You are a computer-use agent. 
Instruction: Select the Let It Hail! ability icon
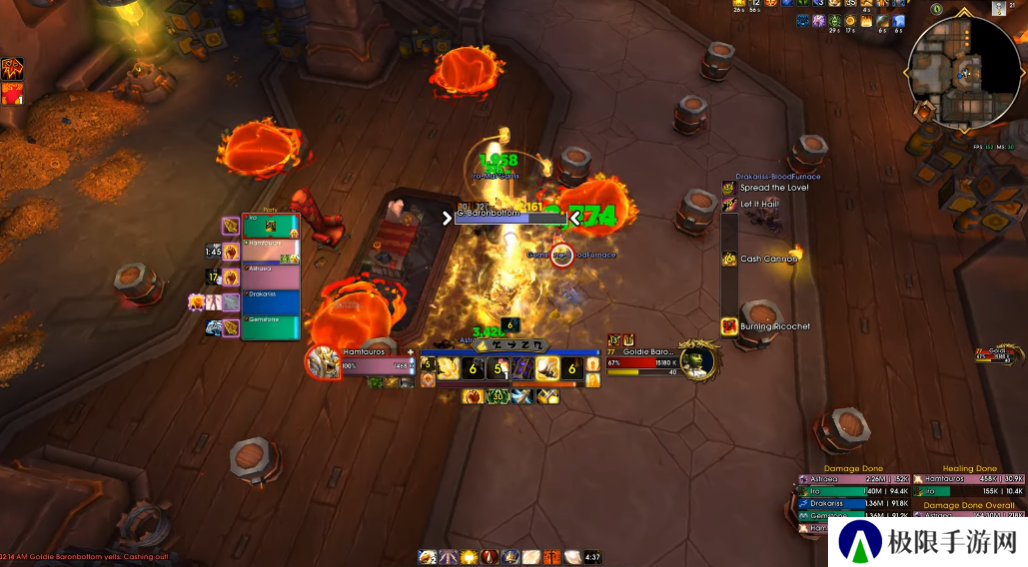point(729,204)
